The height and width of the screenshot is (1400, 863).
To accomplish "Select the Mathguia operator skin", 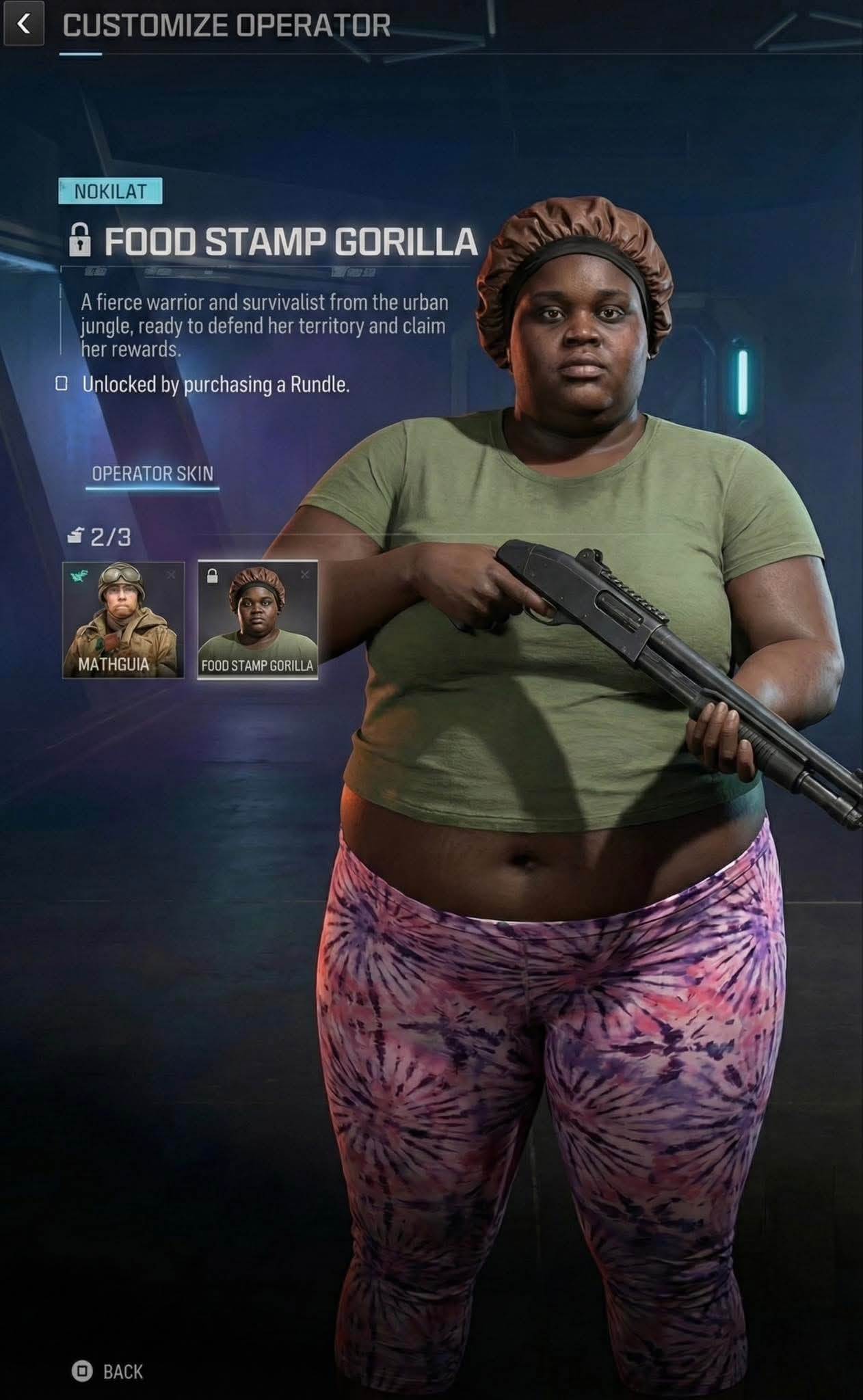I will click(x=123, y=620).
